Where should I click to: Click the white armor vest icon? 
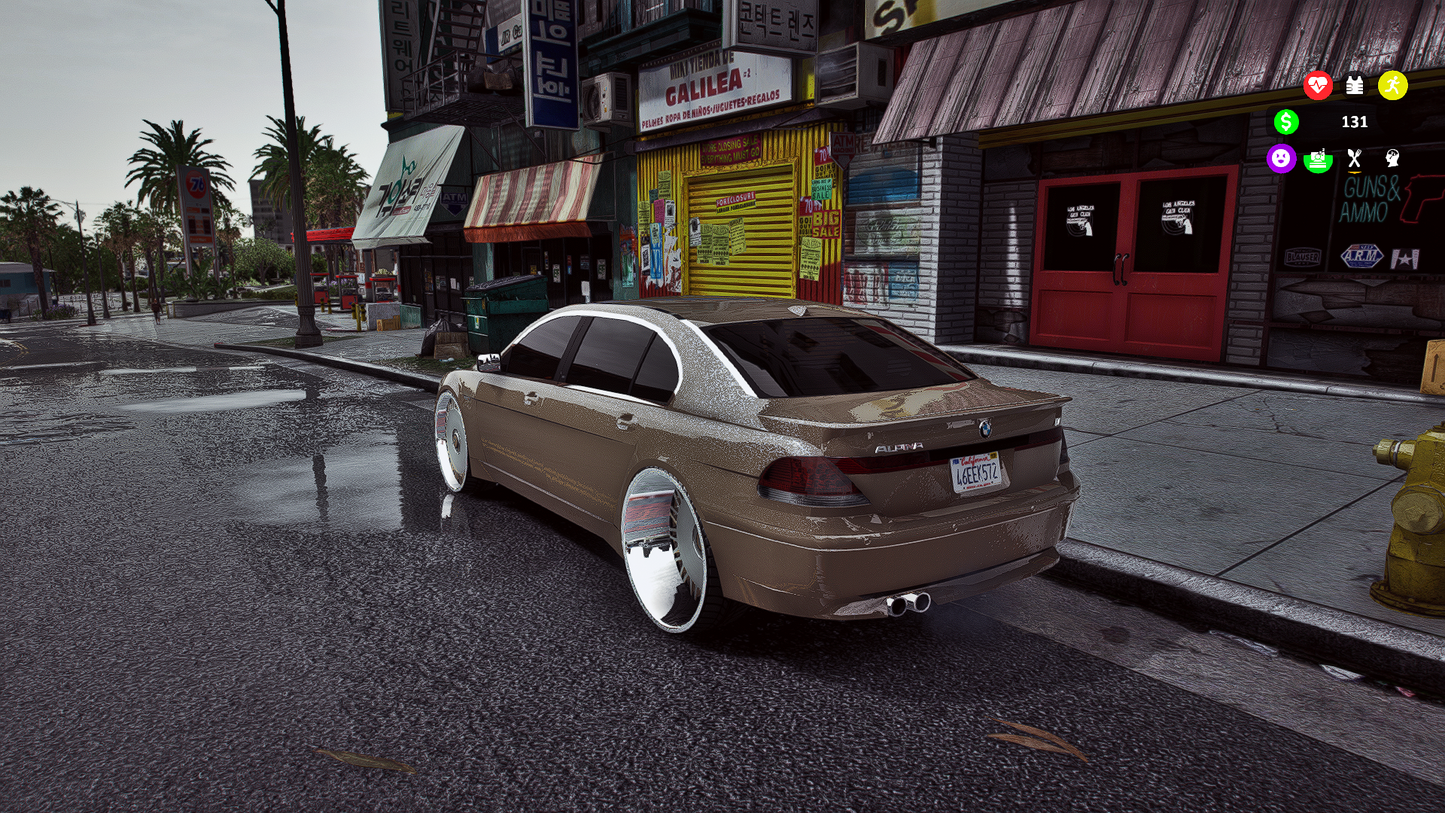point(1354,85)
